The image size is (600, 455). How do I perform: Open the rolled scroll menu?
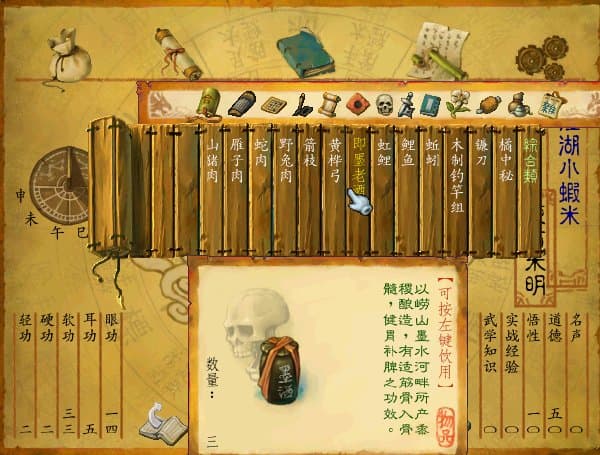point(177,51)
